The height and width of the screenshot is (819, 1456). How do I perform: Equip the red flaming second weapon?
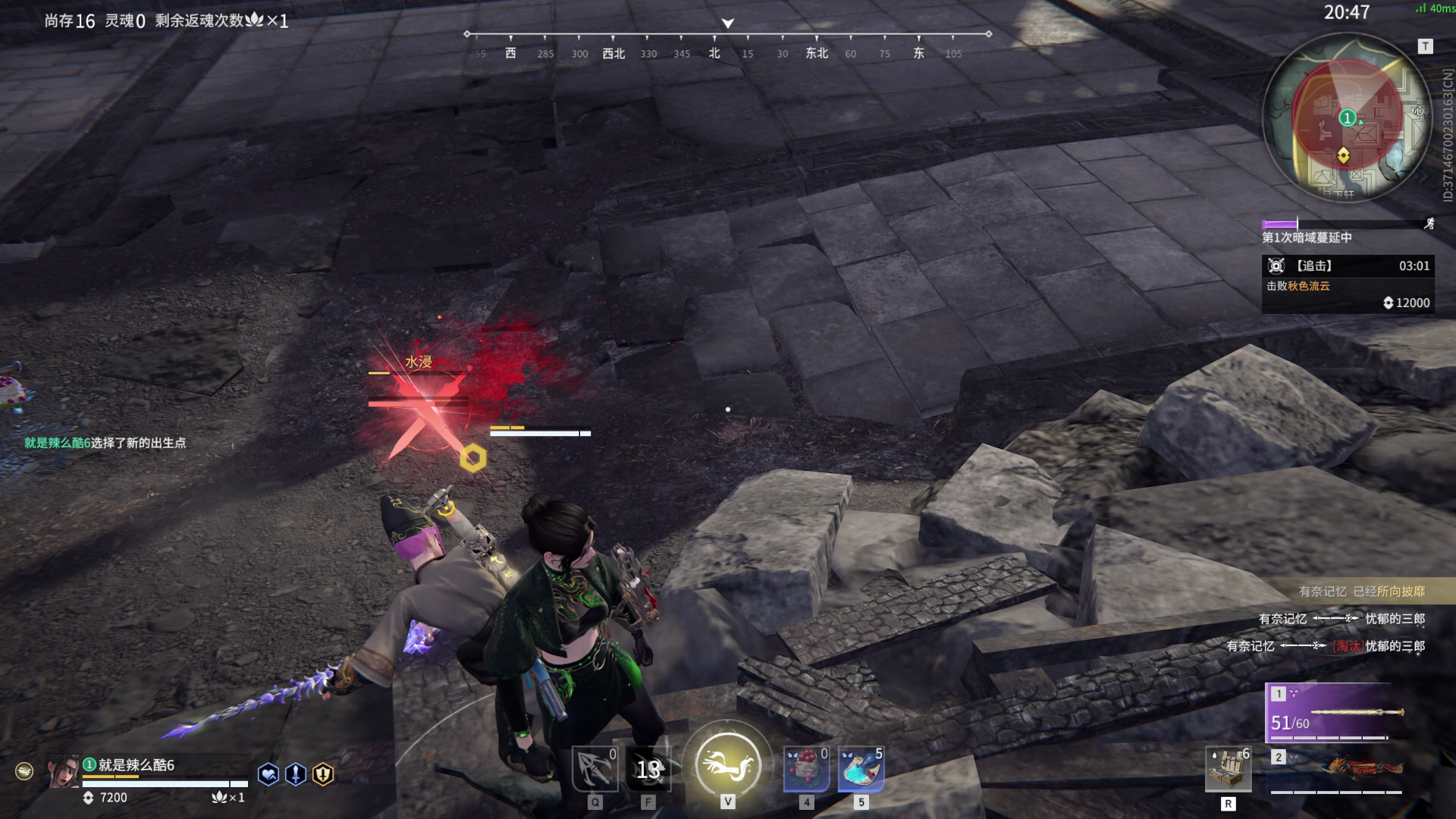click(x=1339, y=770)
